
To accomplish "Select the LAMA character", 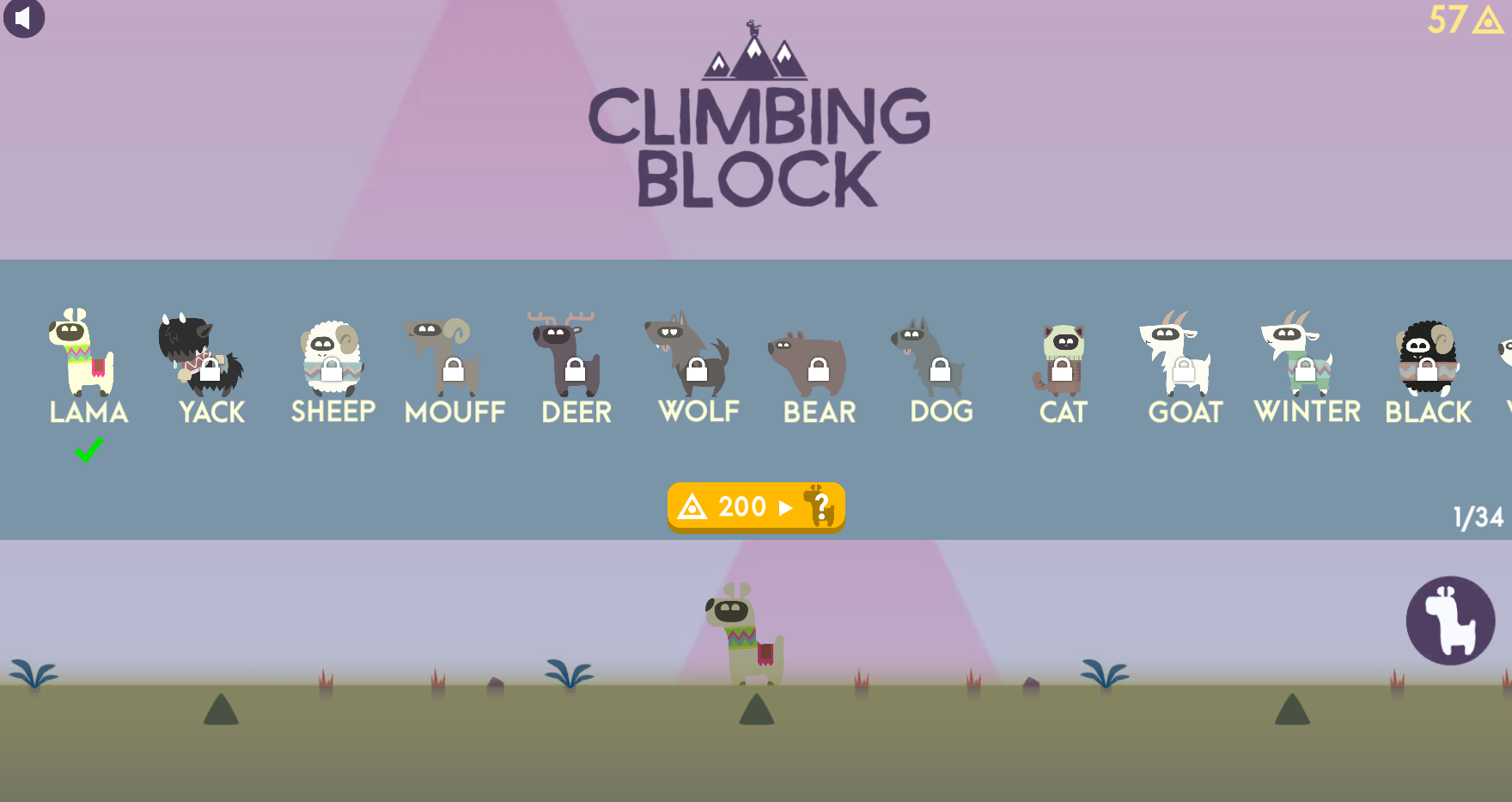I will coord(84,354).
